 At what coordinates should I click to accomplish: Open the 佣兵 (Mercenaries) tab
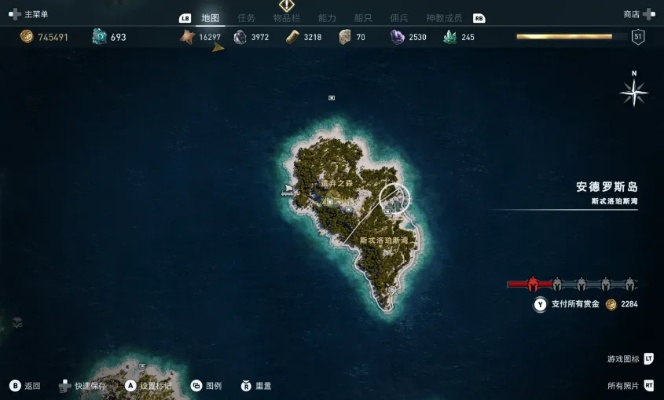coord(398,17)
